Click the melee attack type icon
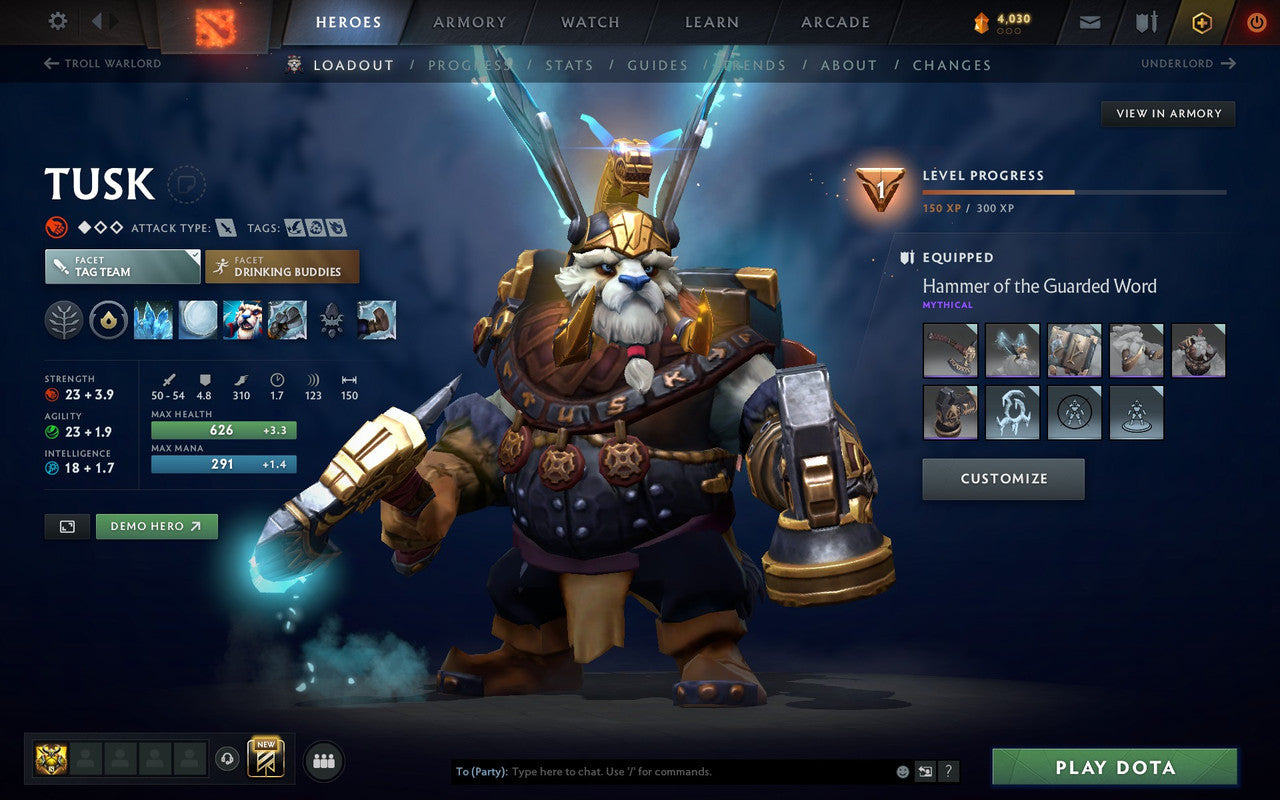The height and width of the screenshot is (800, 1280). (x=224, y=227)
